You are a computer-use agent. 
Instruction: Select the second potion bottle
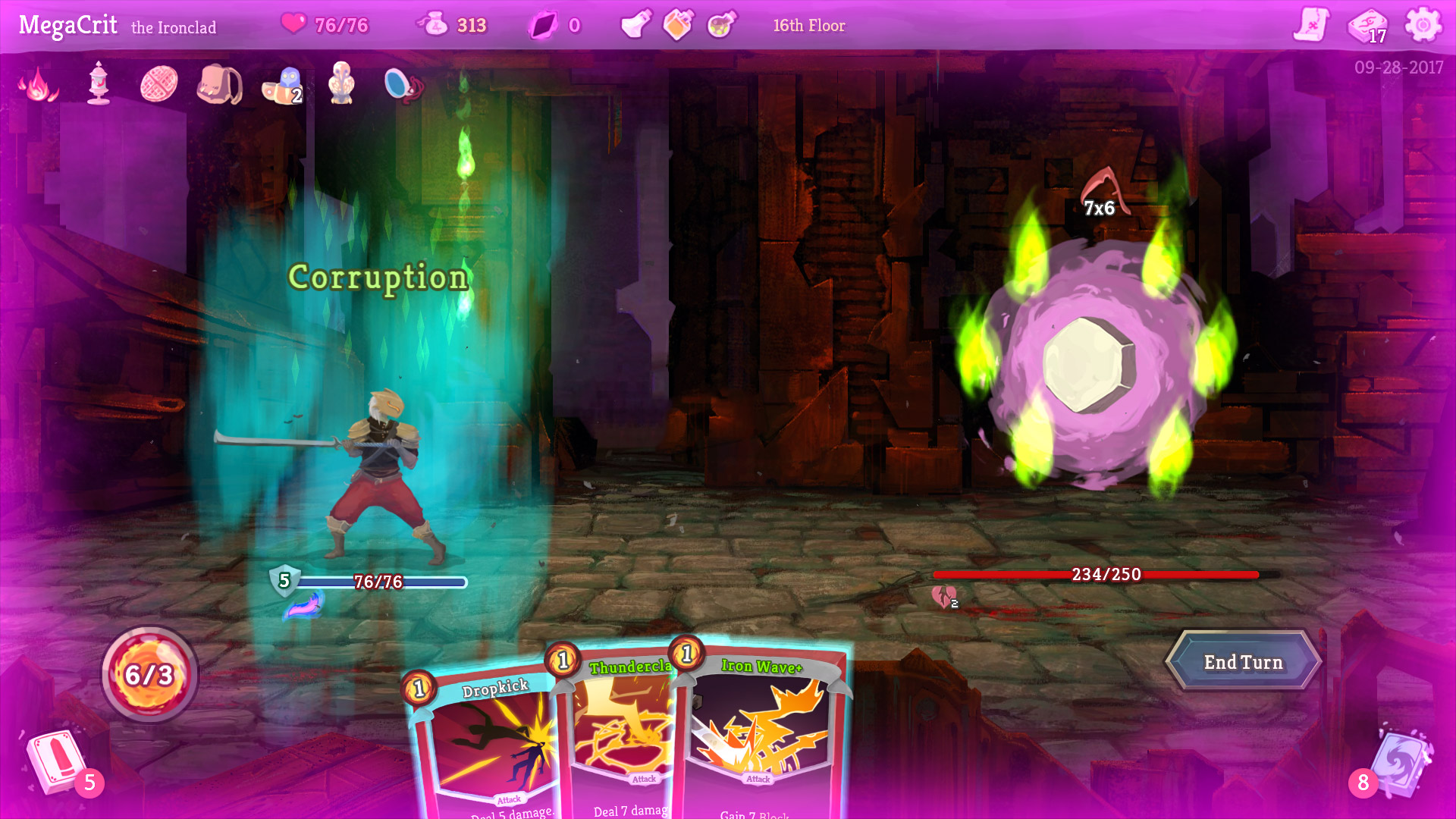pos(678,25)
